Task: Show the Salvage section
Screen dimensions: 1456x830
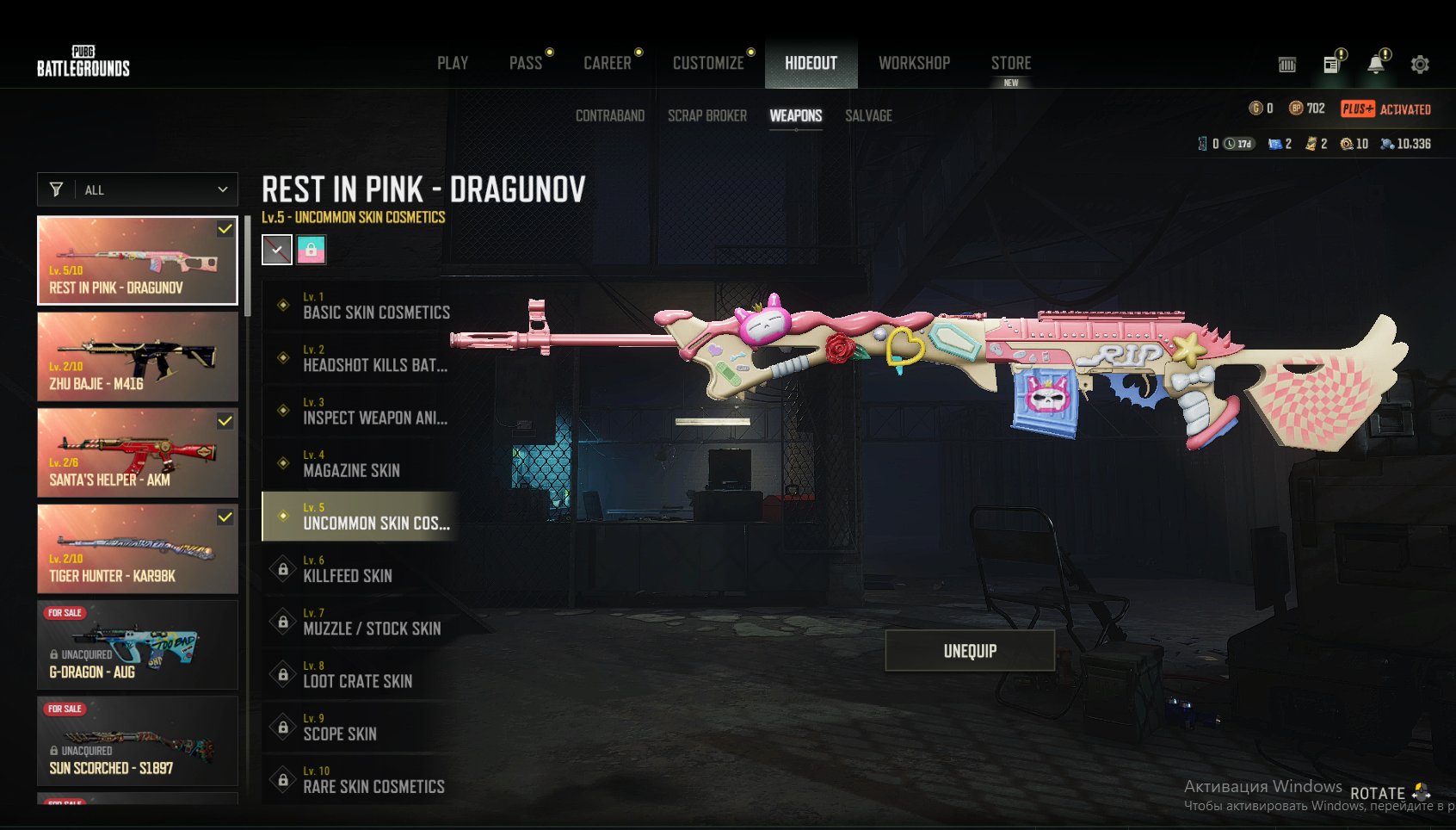Action: click(868, 115)
